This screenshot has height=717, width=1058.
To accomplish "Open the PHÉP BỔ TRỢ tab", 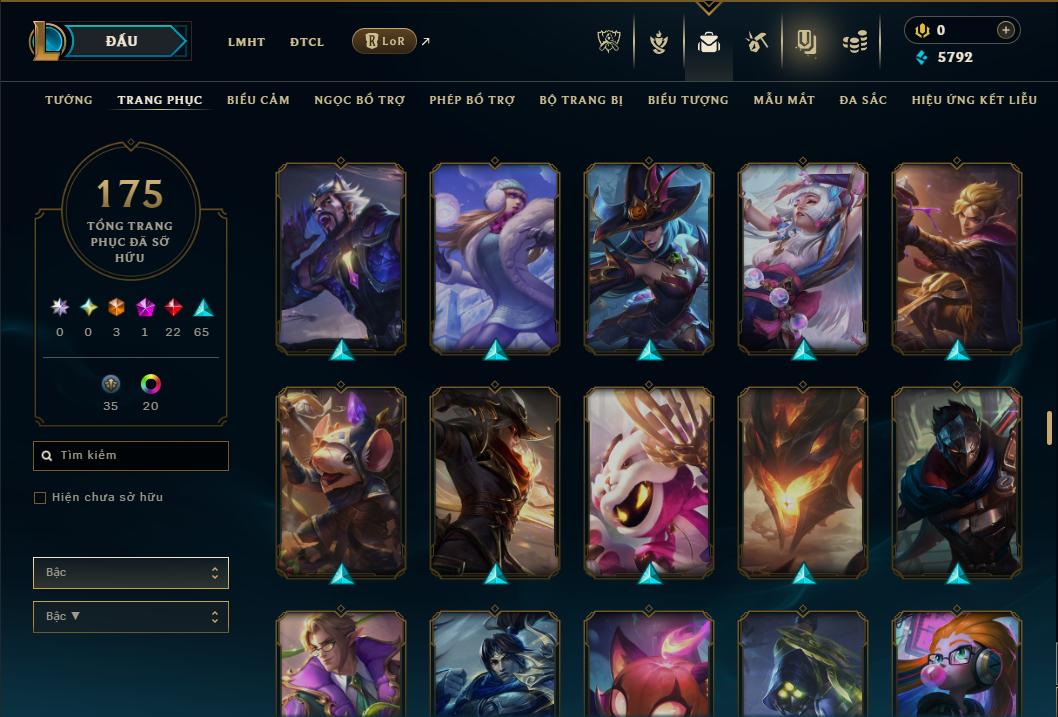I will (x=472, y=100).
